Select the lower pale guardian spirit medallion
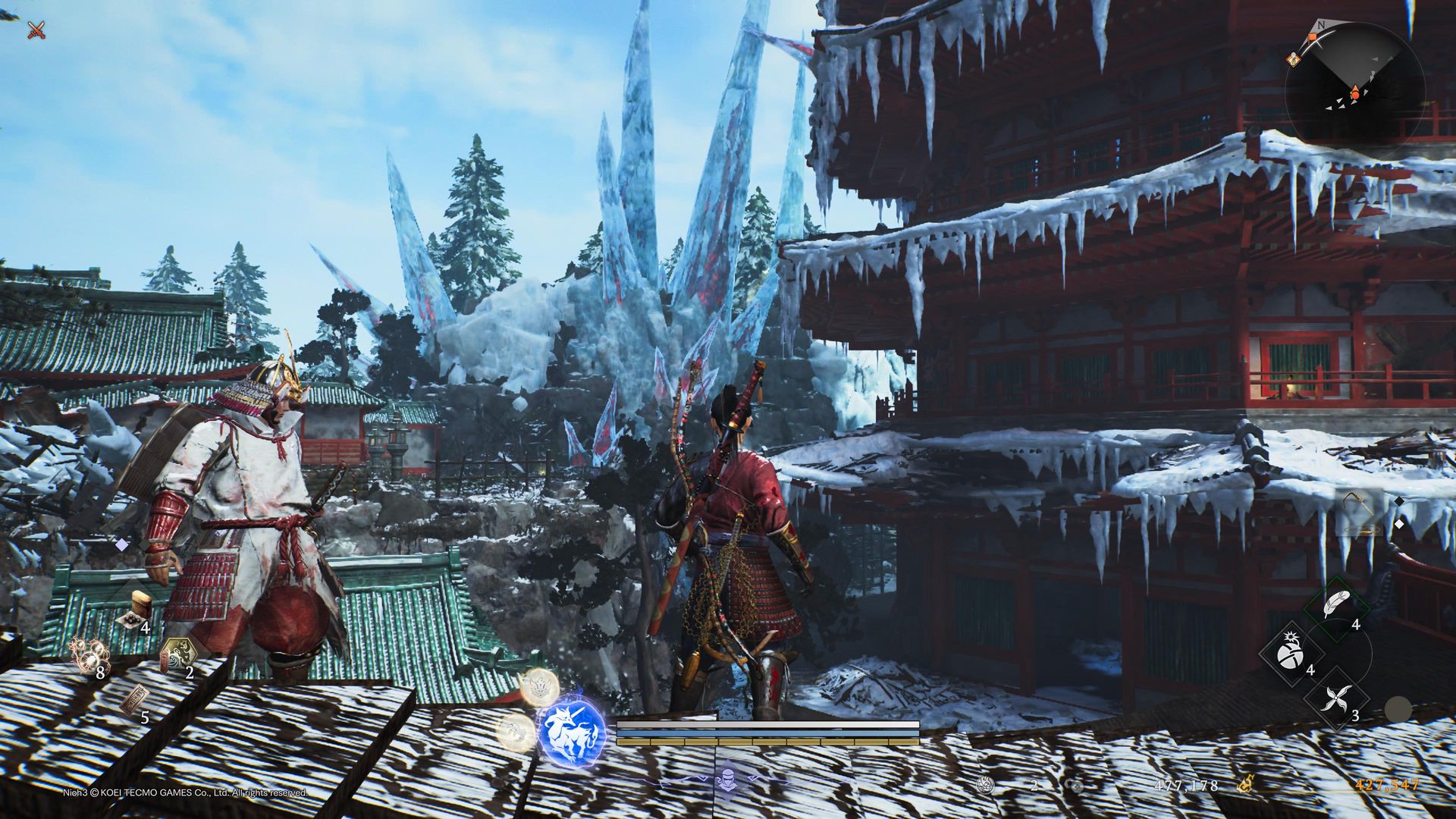This screenshot has height=819, width=1456. (x=516, y=733)
